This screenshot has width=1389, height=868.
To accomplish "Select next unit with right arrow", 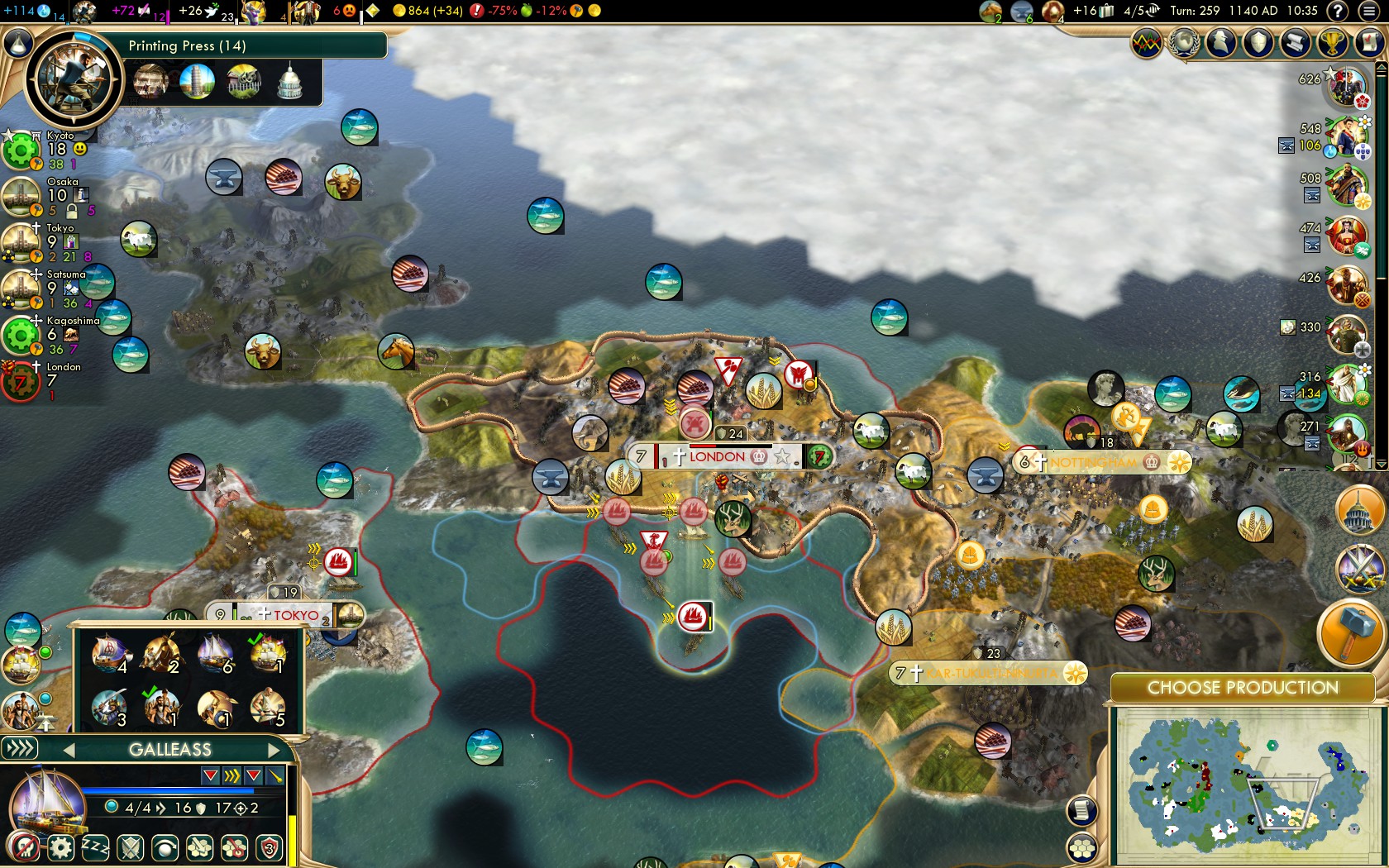I will tap(274, 750).
